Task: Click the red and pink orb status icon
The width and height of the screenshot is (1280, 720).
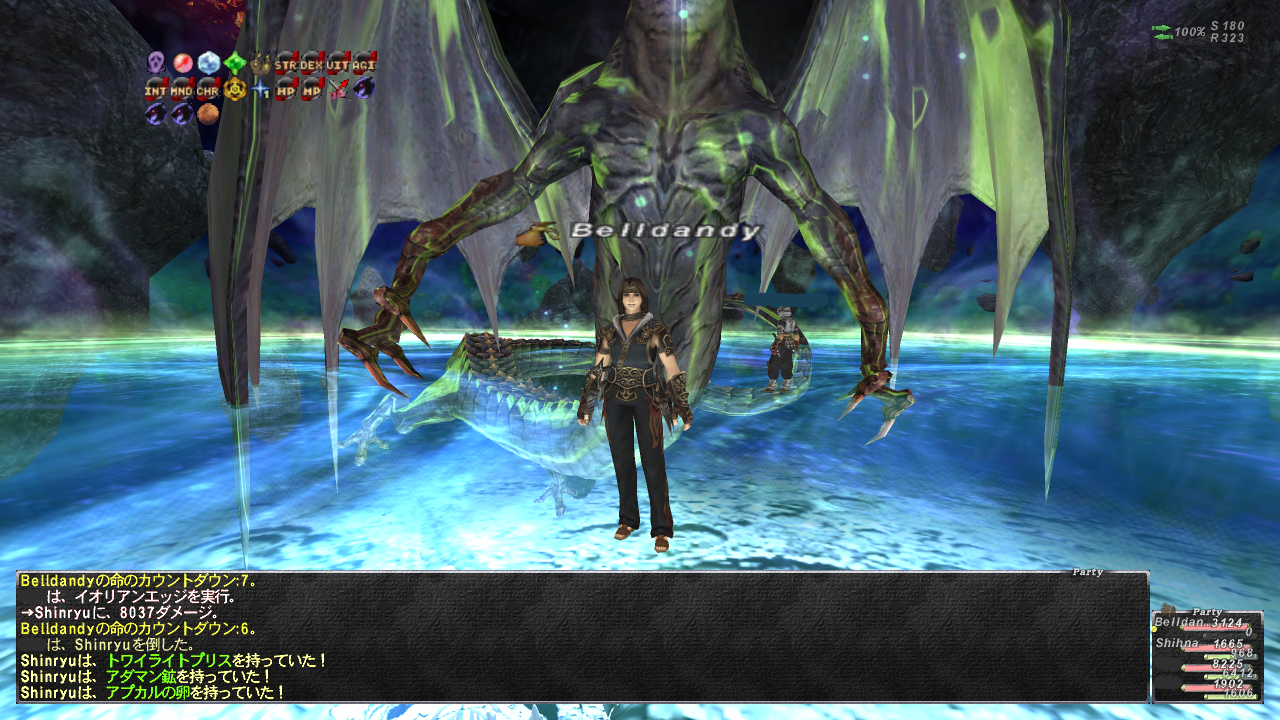Action: click(x=182, y=62)
